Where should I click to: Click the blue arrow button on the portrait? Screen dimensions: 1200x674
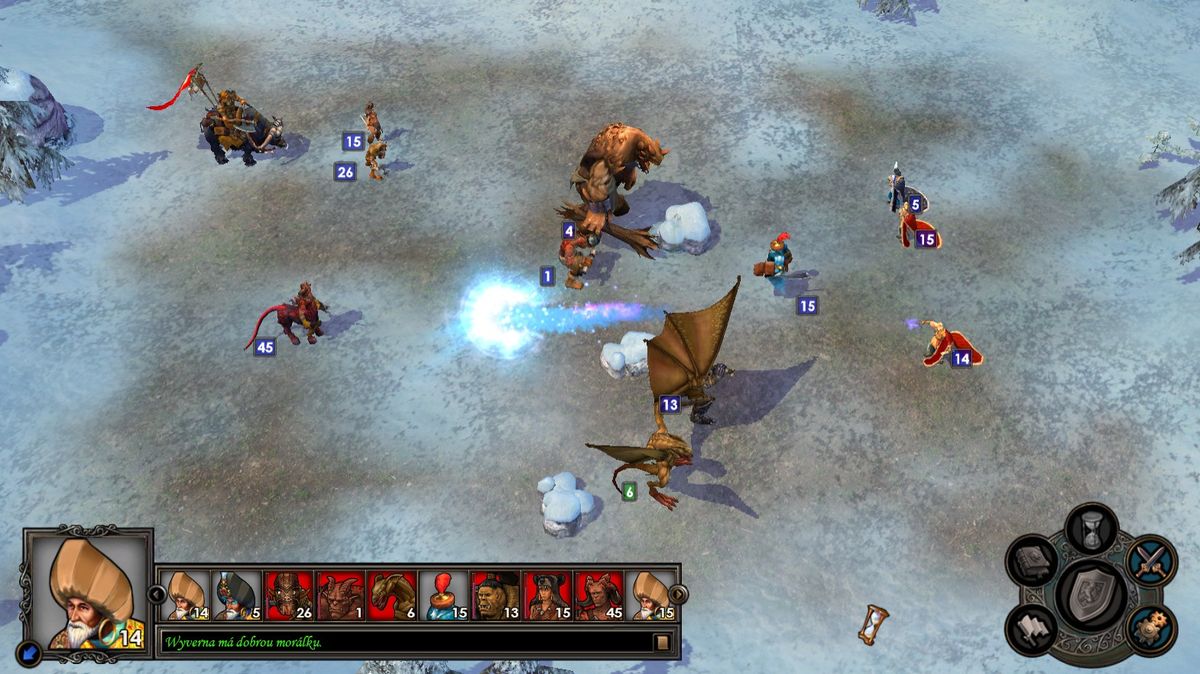33,648
